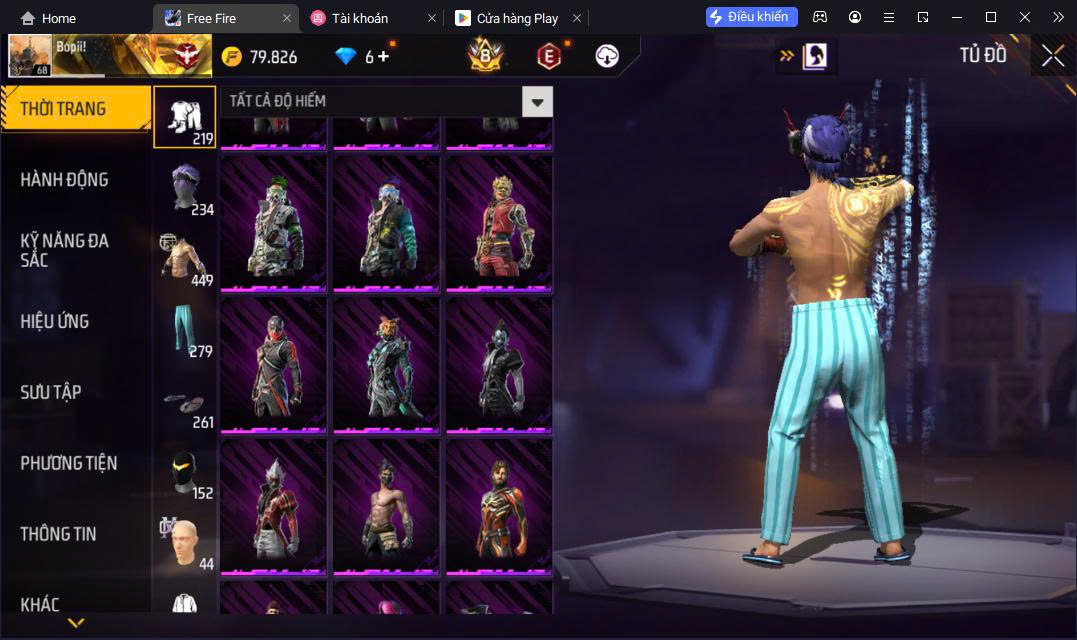Choose the SƯU TẬP category
This screenshot has width=1077, height=640.
[x=51, y=392]
